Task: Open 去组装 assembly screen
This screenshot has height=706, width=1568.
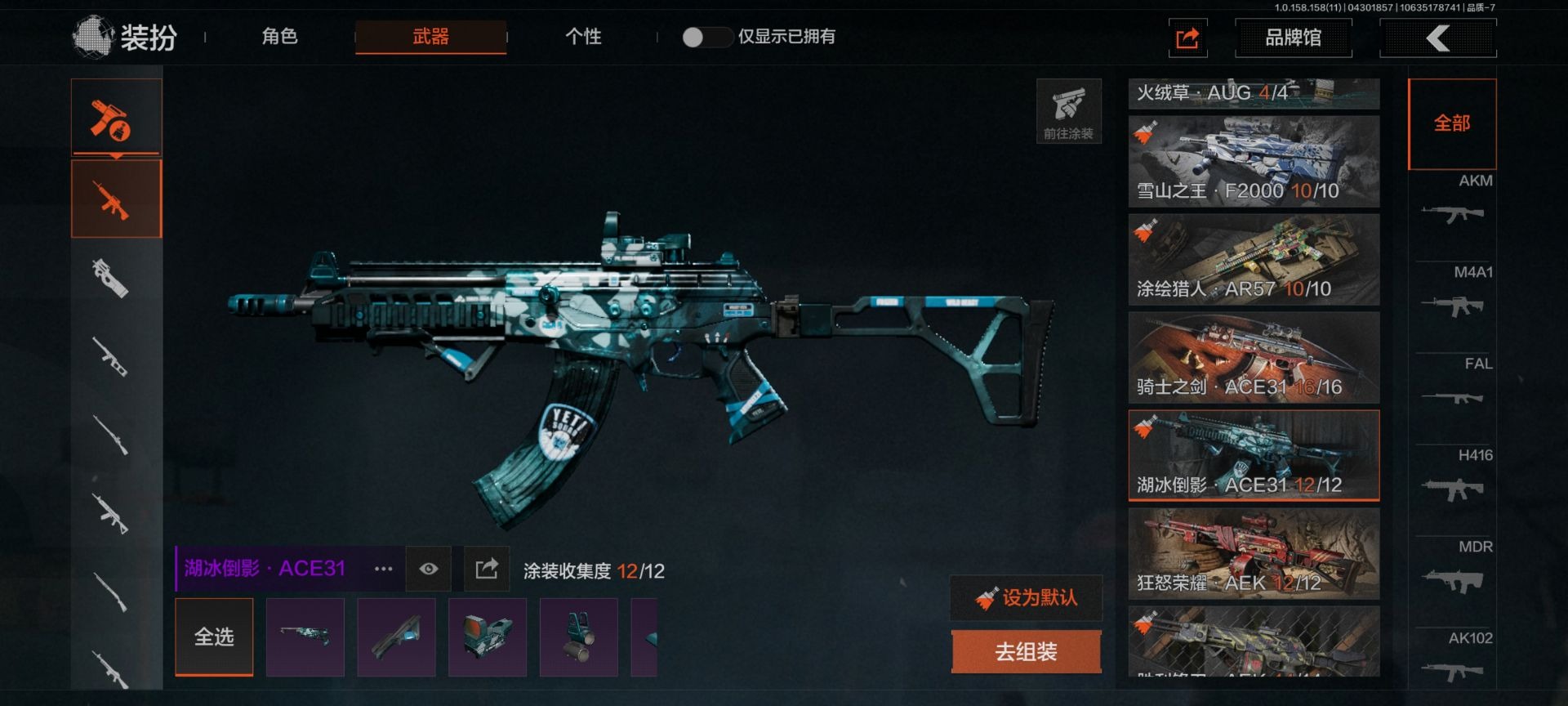Action: 1027,651
